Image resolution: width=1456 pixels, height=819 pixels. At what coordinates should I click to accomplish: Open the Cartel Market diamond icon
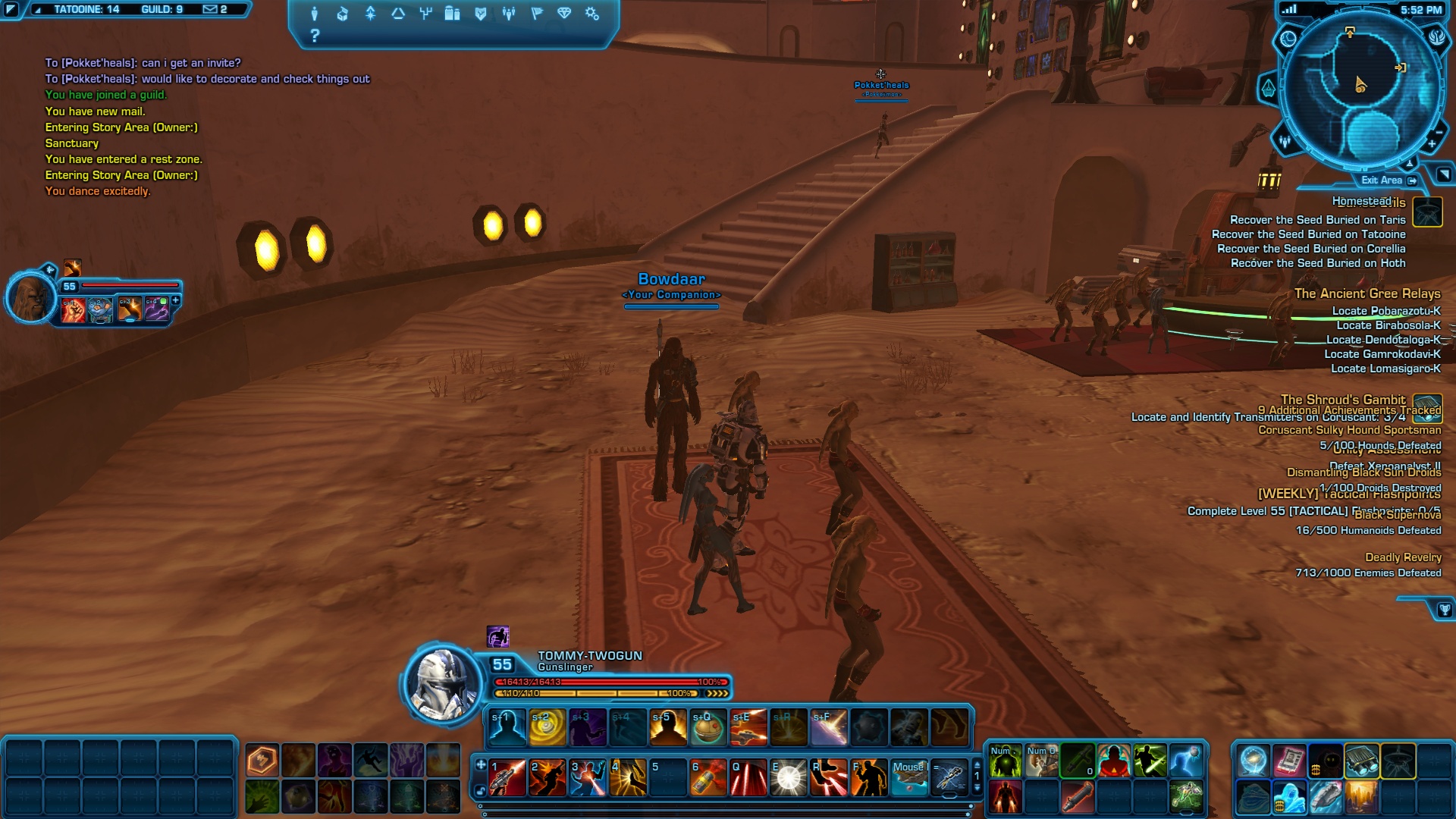[564, 14]
